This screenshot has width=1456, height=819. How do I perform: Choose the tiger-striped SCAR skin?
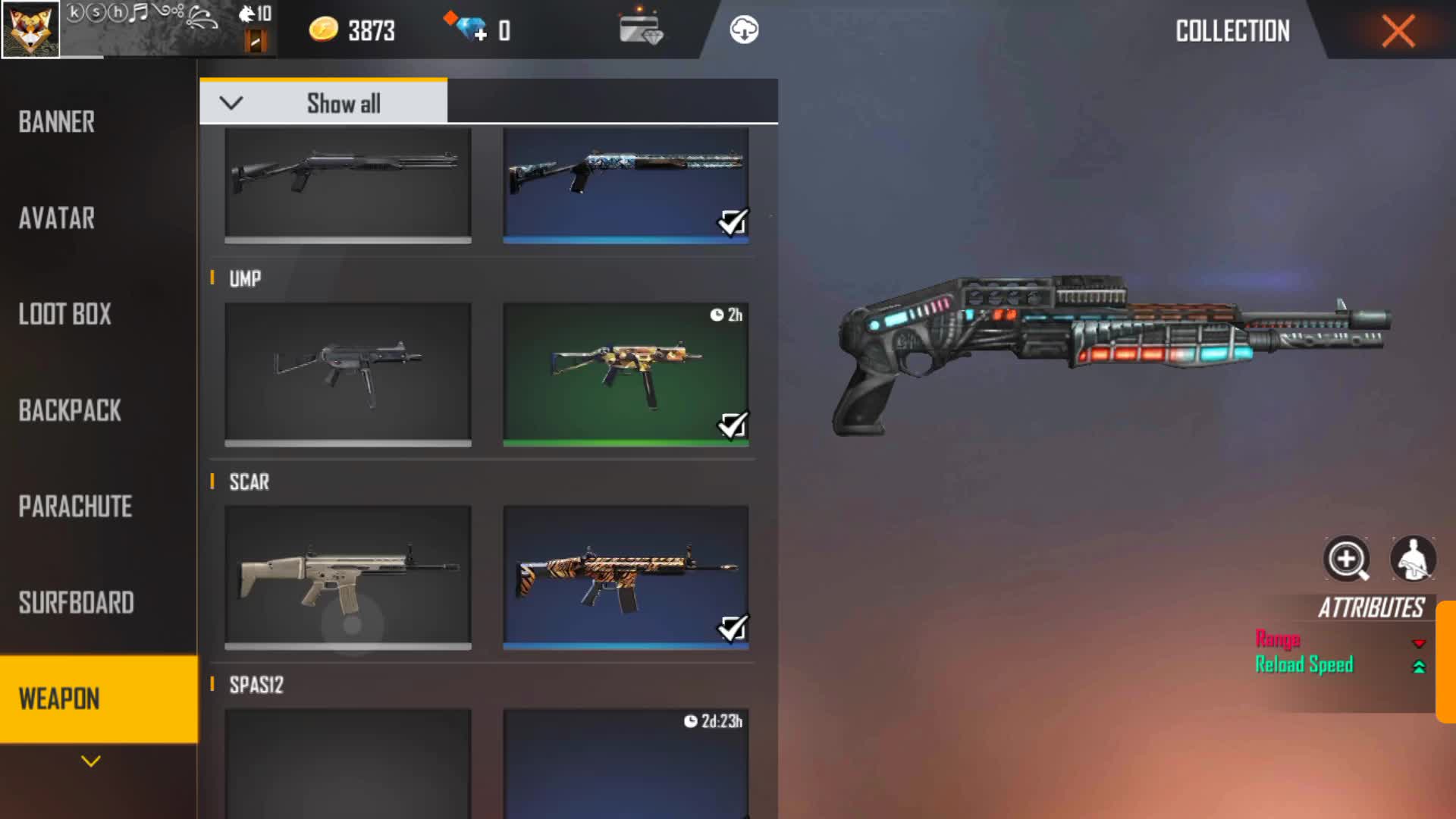[x=626, y=576]
